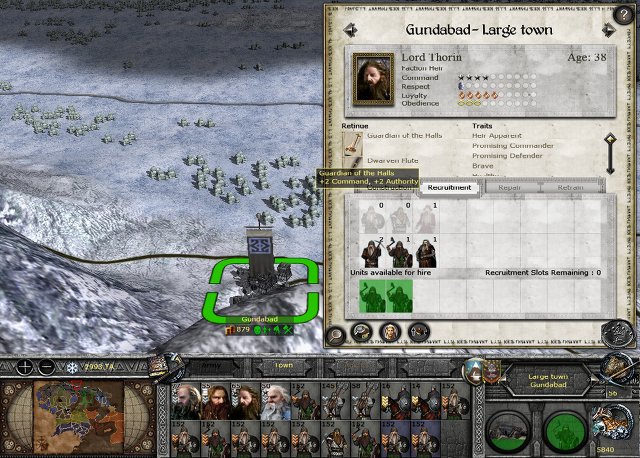Click the Large town Gundabad name plate

tap(548, 379)
